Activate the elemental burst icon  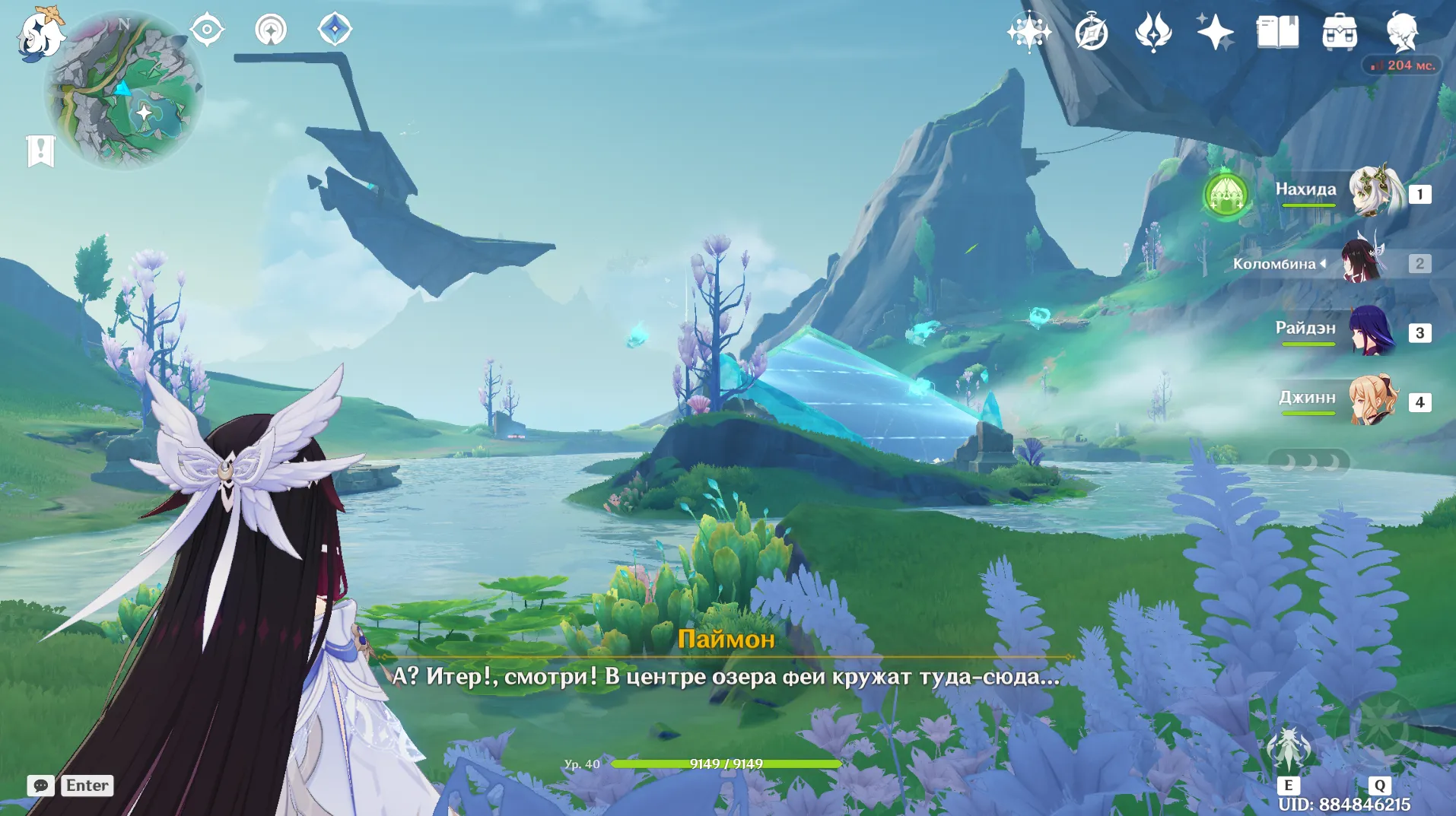tap(1379, 730)
